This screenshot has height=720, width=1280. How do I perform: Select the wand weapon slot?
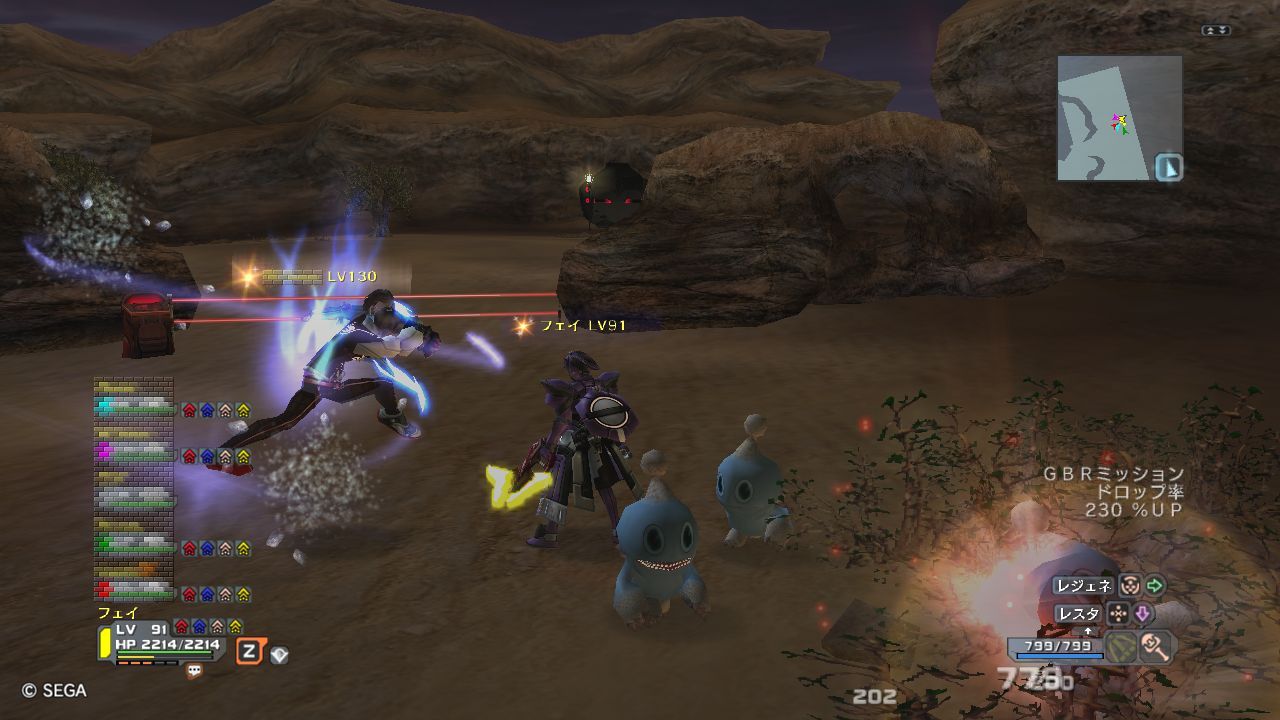click(1156, 647)
